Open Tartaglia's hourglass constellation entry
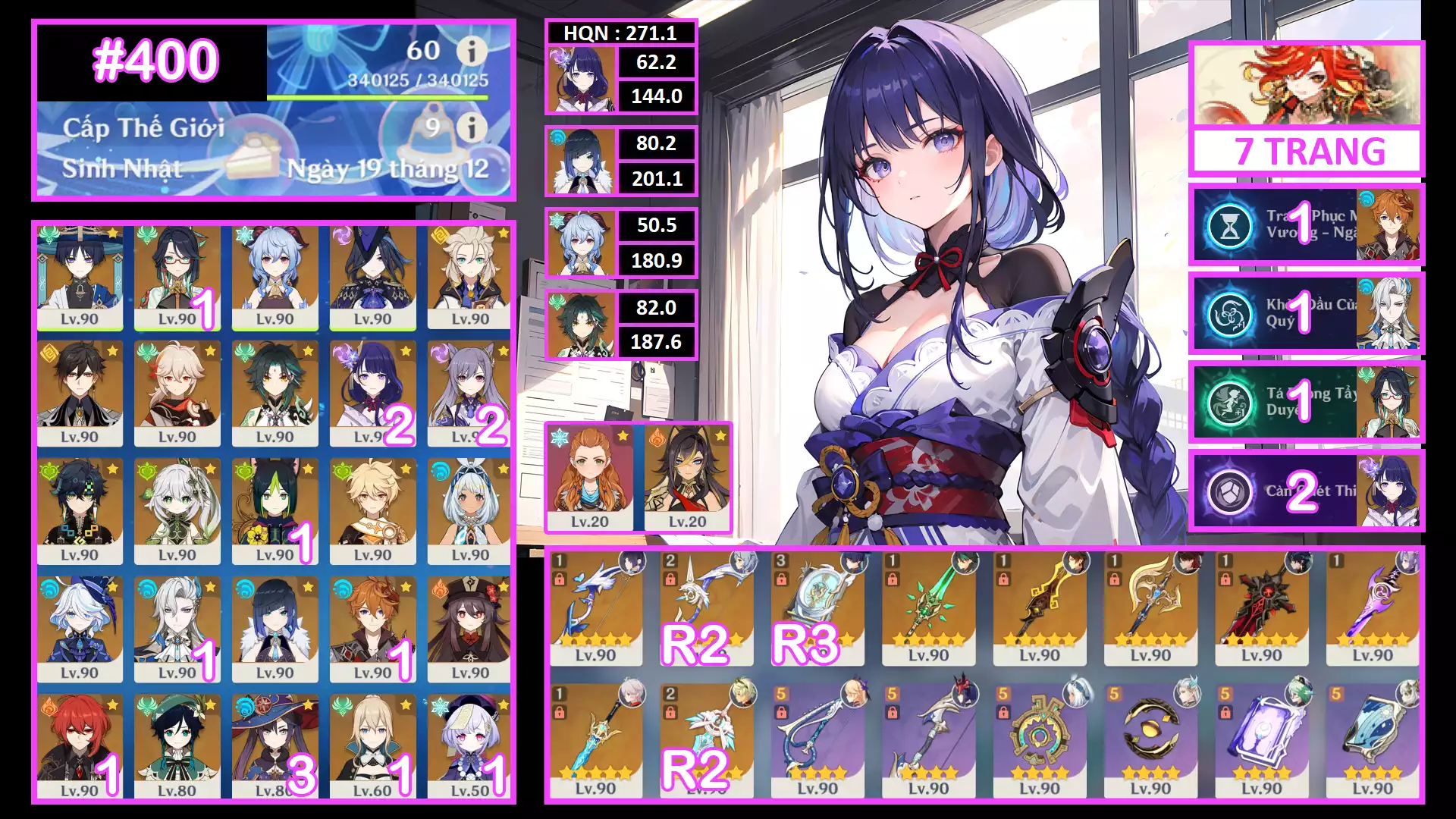This screenshot has width=1456, height=819. tap(1306, 224)
